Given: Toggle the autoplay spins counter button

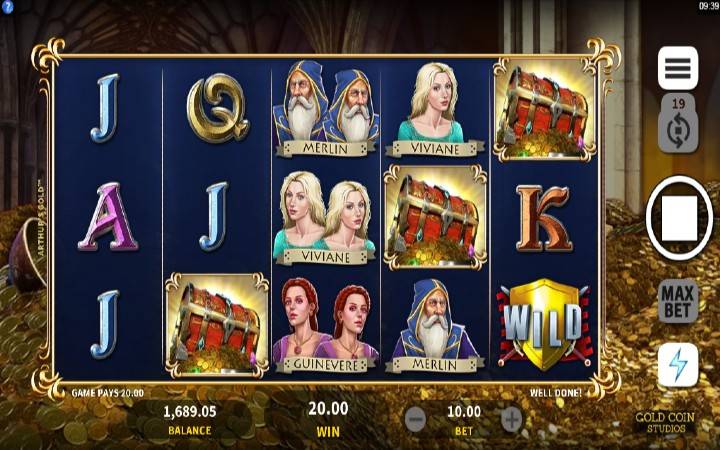Looking at the screenshot, I should [677, 124].
